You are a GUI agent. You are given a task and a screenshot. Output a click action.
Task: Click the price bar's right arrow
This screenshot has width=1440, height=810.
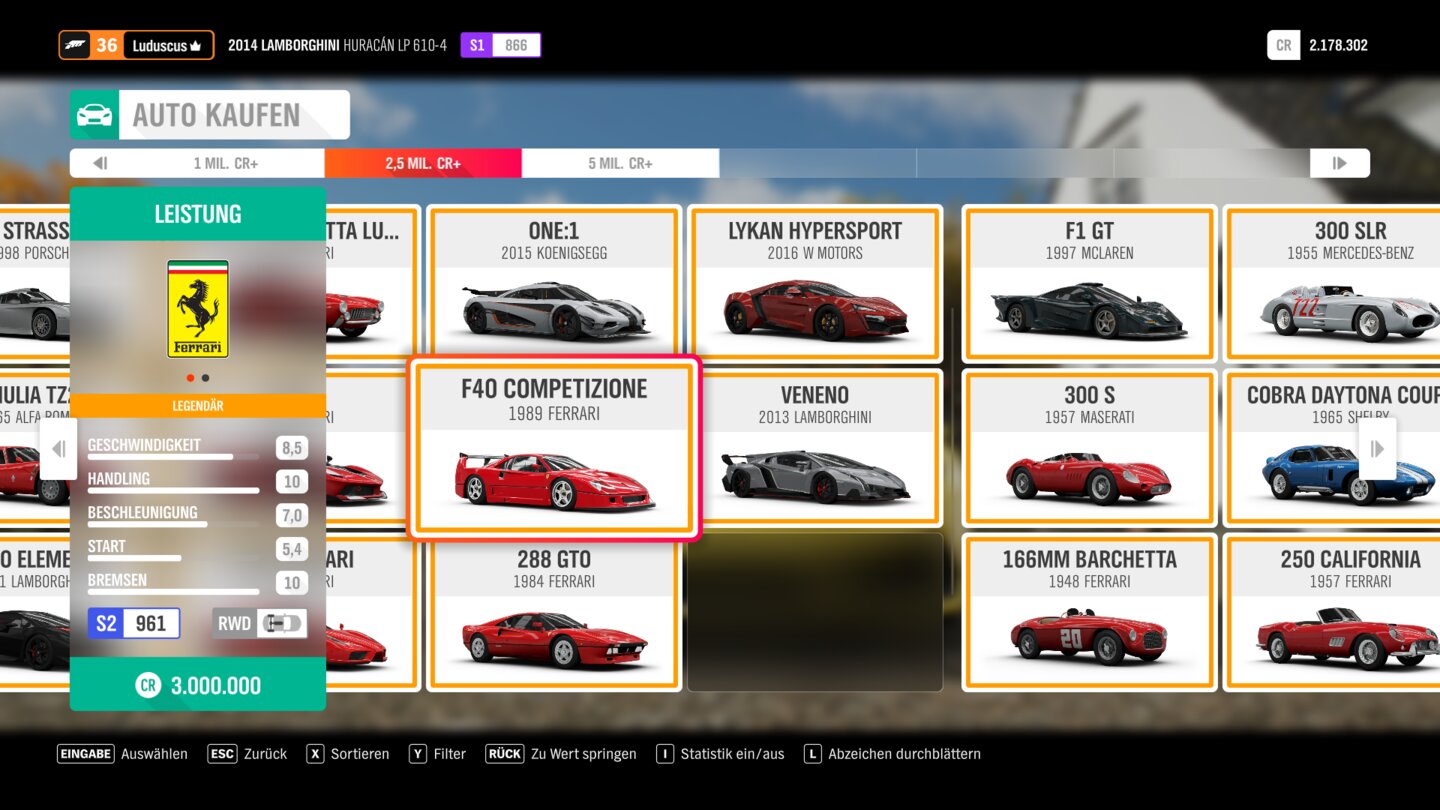pyautogui.click(x=1339, y=163)
